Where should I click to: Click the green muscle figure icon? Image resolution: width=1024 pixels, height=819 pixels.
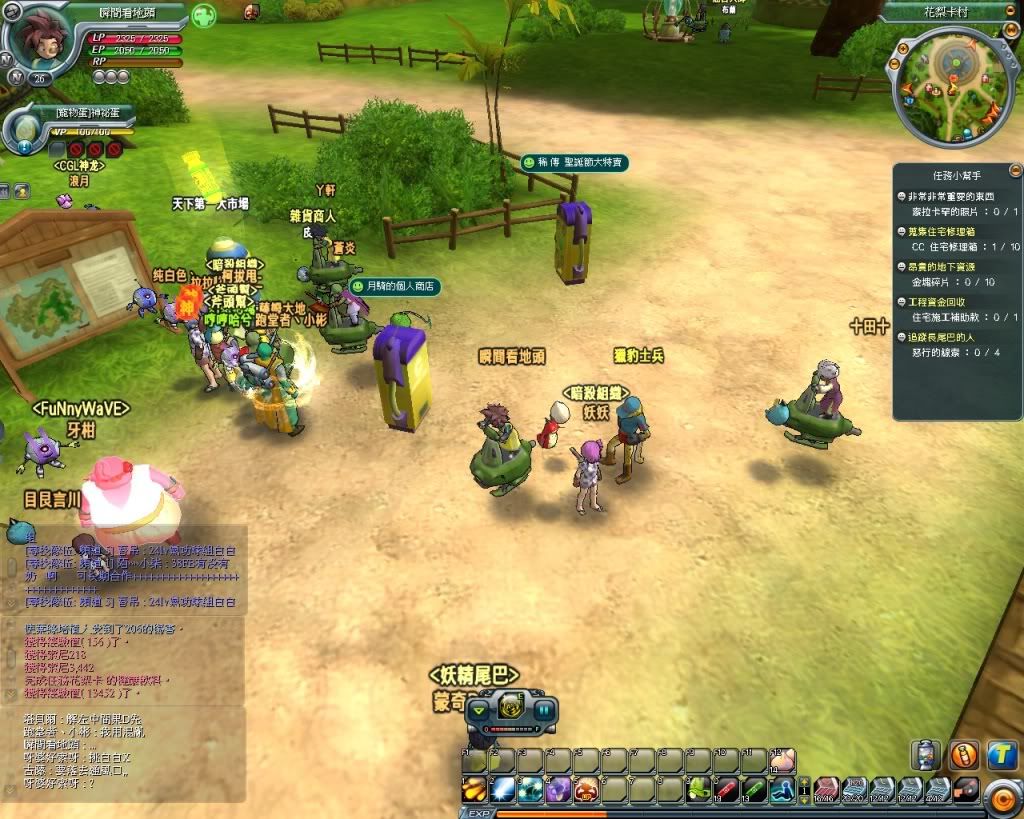pos(204,17)
